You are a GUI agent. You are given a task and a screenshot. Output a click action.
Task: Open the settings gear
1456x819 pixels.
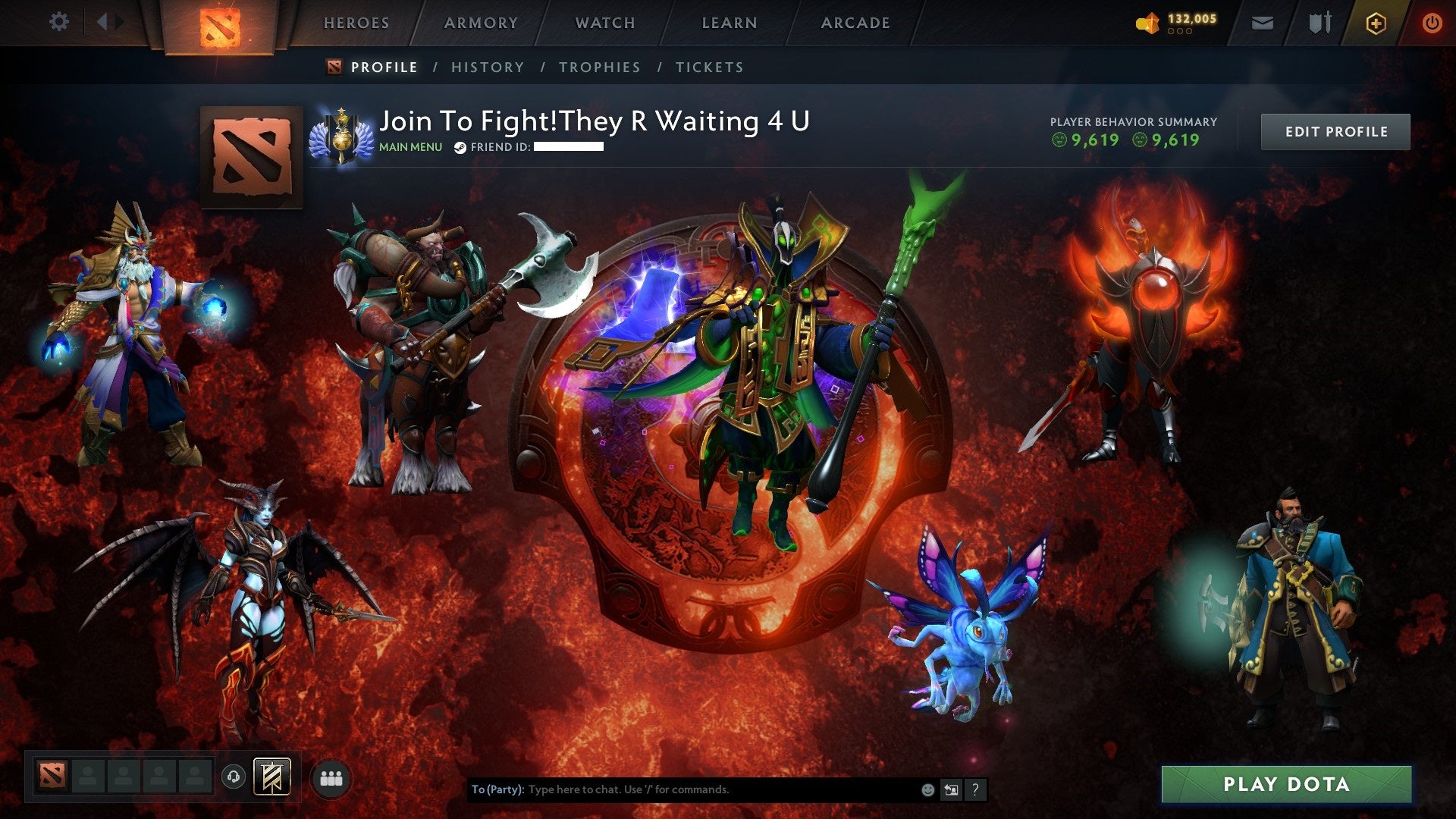point(59,22)
